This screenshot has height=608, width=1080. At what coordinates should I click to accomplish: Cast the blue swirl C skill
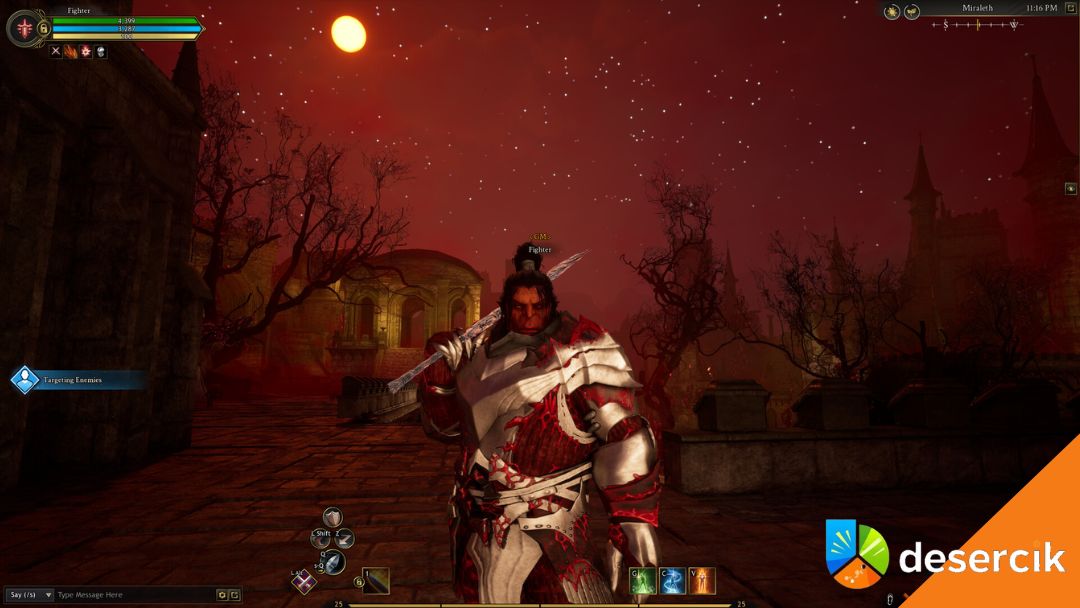pos(672,580)
